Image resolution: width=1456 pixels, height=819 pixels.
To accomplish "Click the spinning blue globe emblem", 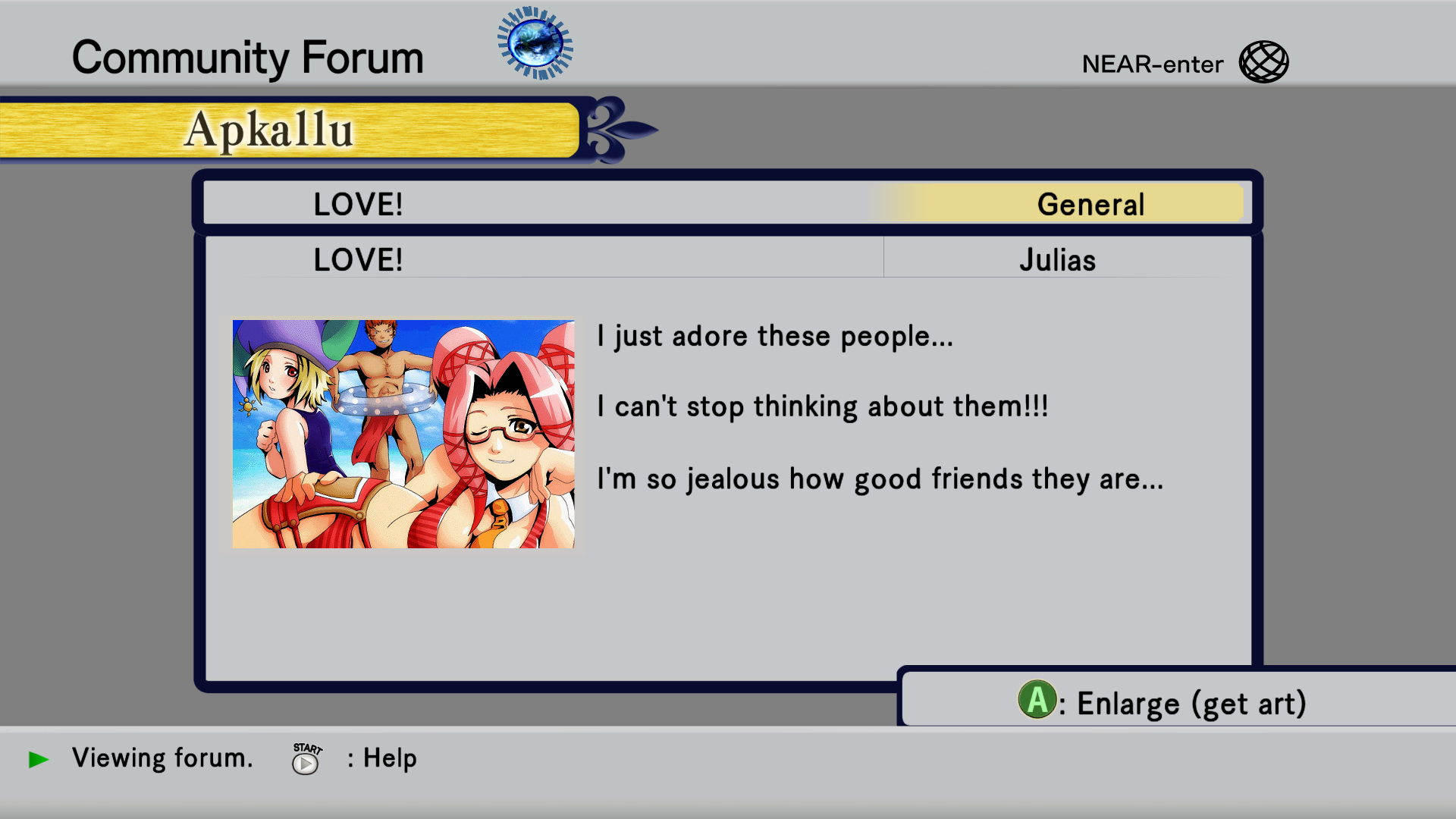I will 535,43.
